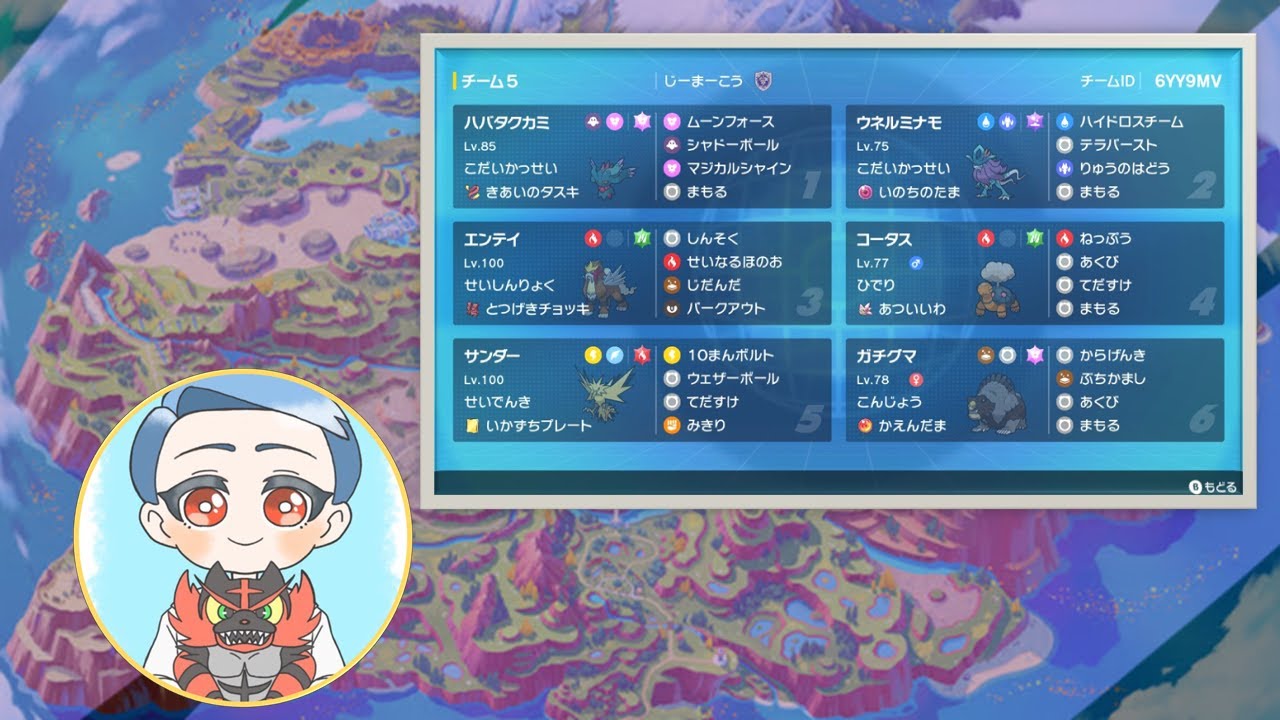This screenshot has width=1280, height=720.
Task: Select the ぶちかまし move
Action: tap(1111, 379)
